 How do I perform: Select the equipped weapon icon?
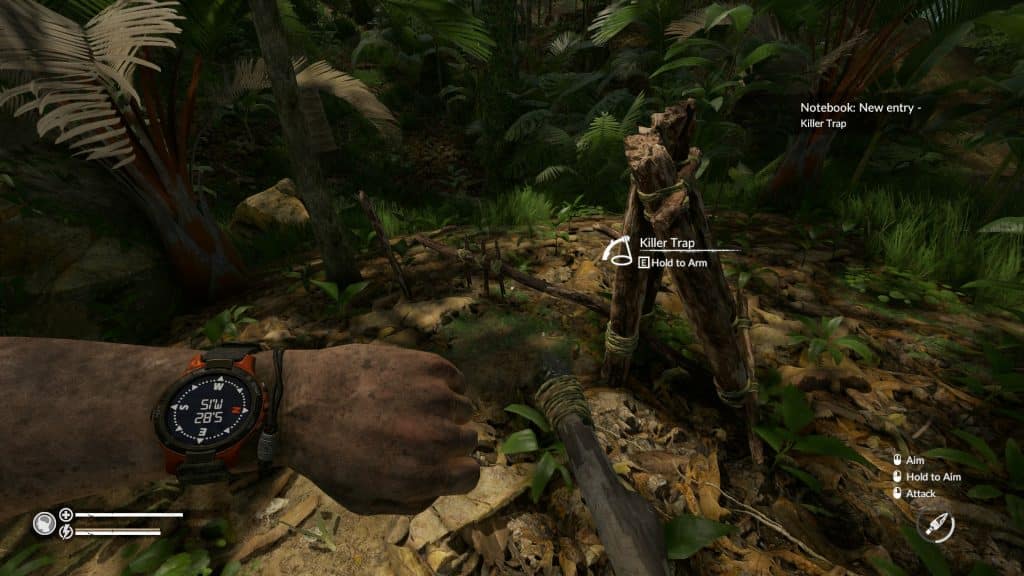(x=936, y=525)
